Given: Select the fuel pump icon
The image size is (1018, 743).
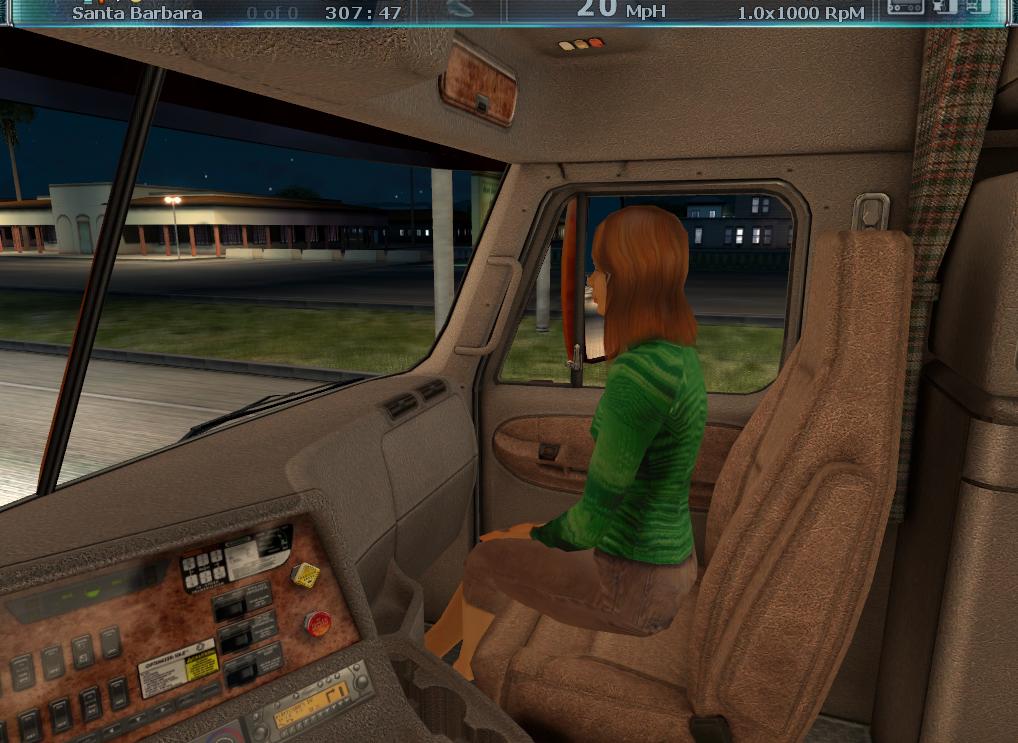Looking at the screenshot, I should click(944, 8).
